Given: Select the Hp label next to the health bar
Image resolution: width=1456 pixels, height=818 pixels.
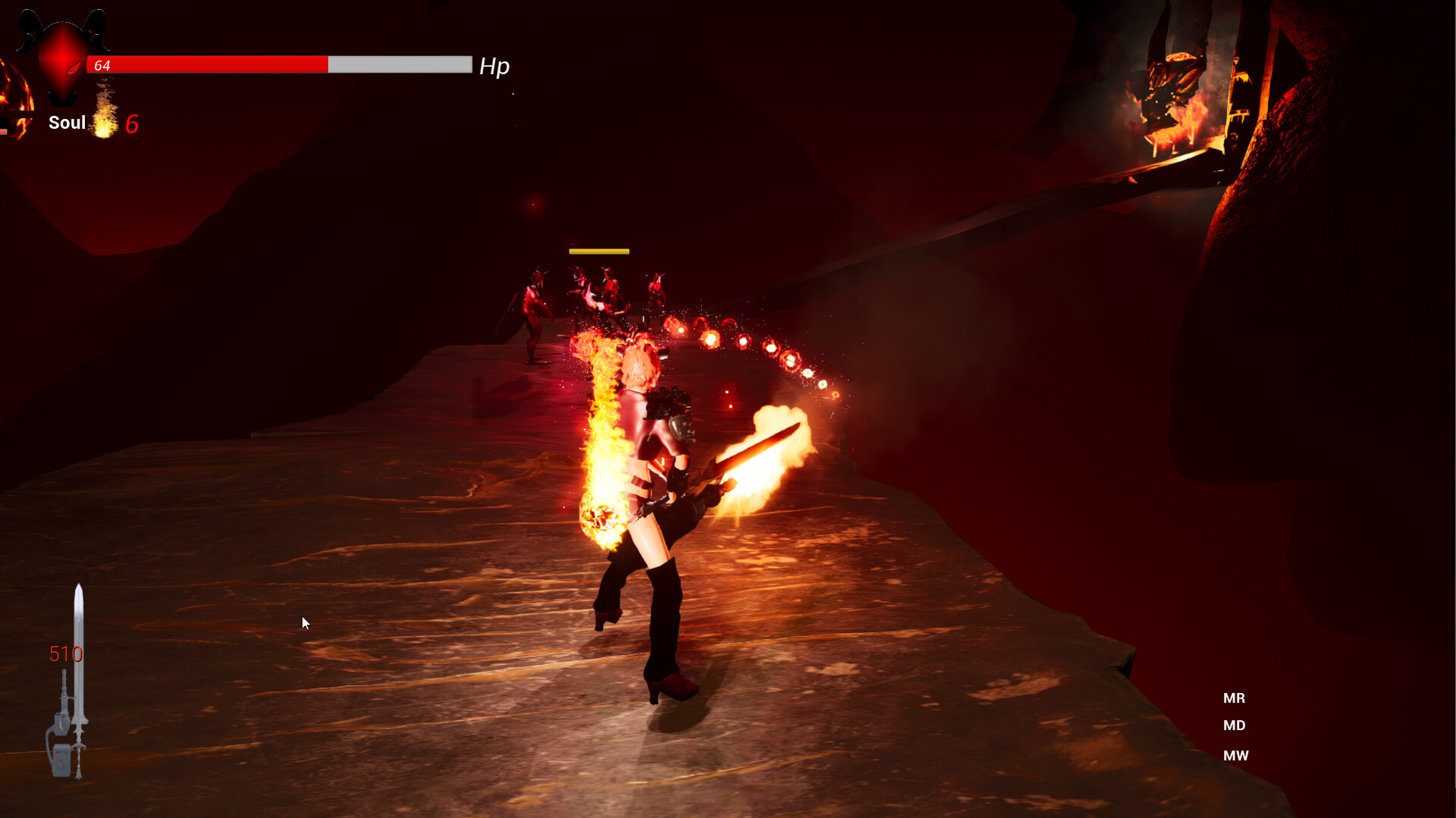Looking at the screenshot, I should pyautogui.click(x=495, y=66).
